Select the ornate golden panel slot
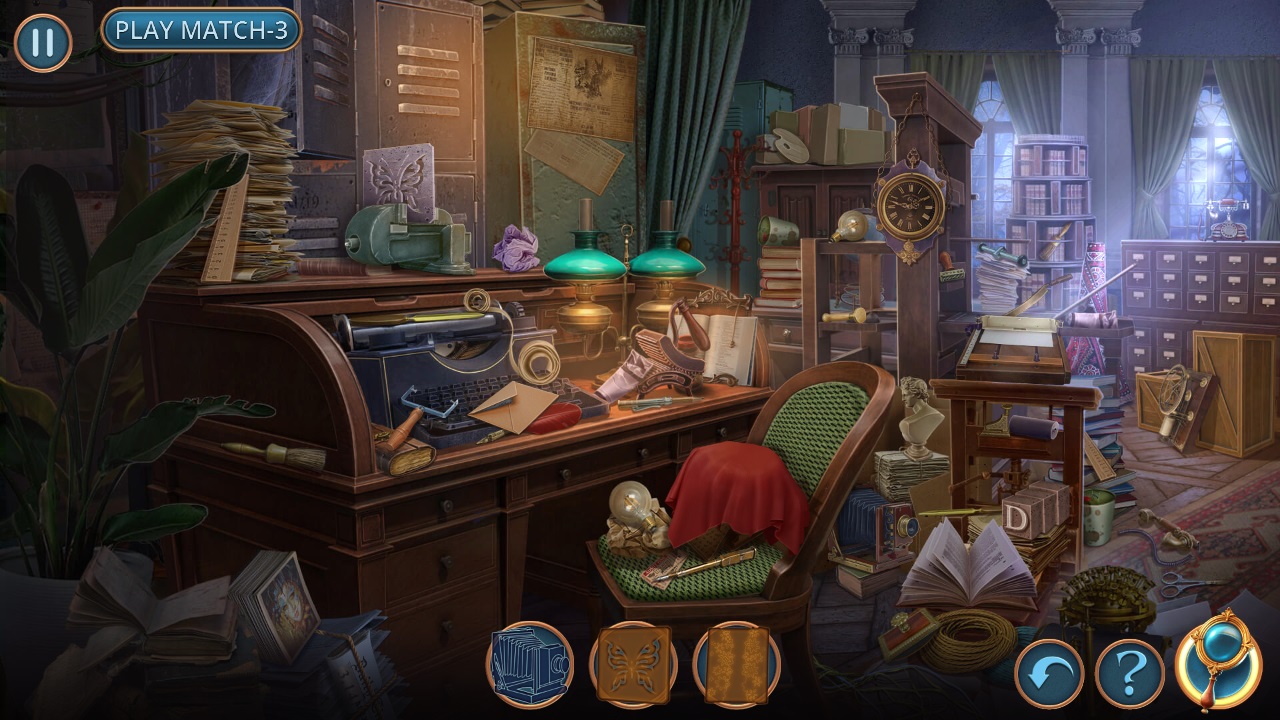The width and height of the screenshot is (1280, 720). click(737, 665)
